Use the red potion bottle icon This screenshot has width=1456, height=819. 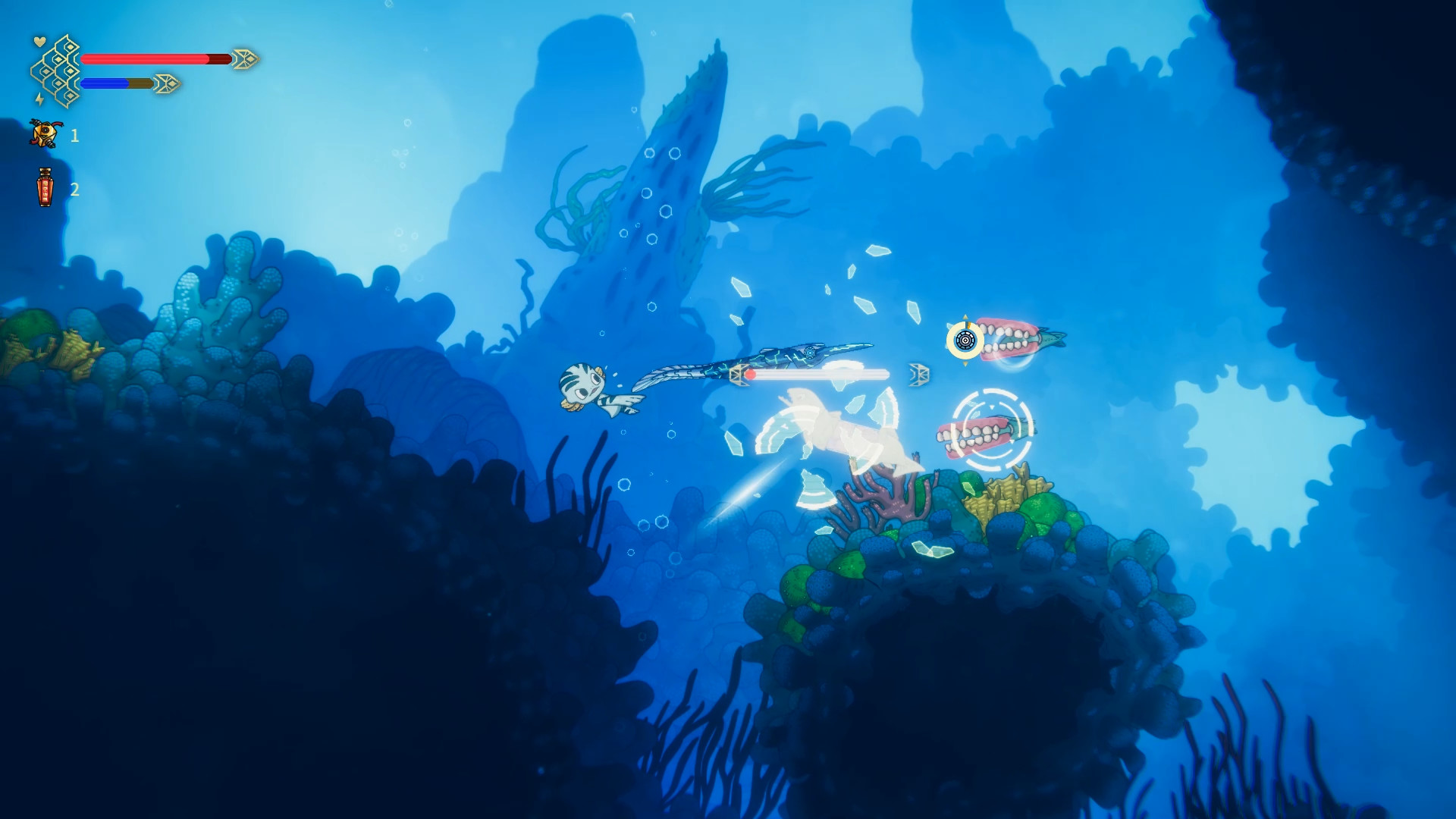45,187
